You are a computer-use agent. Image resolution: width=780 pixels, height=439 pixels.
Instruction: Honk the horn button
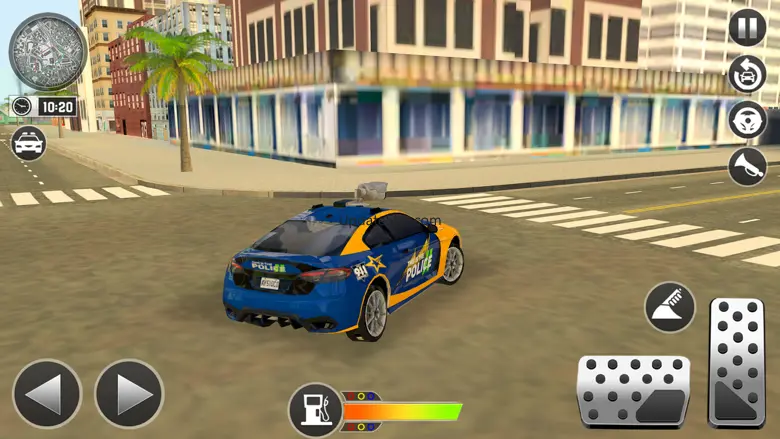[x=747, y=167]
